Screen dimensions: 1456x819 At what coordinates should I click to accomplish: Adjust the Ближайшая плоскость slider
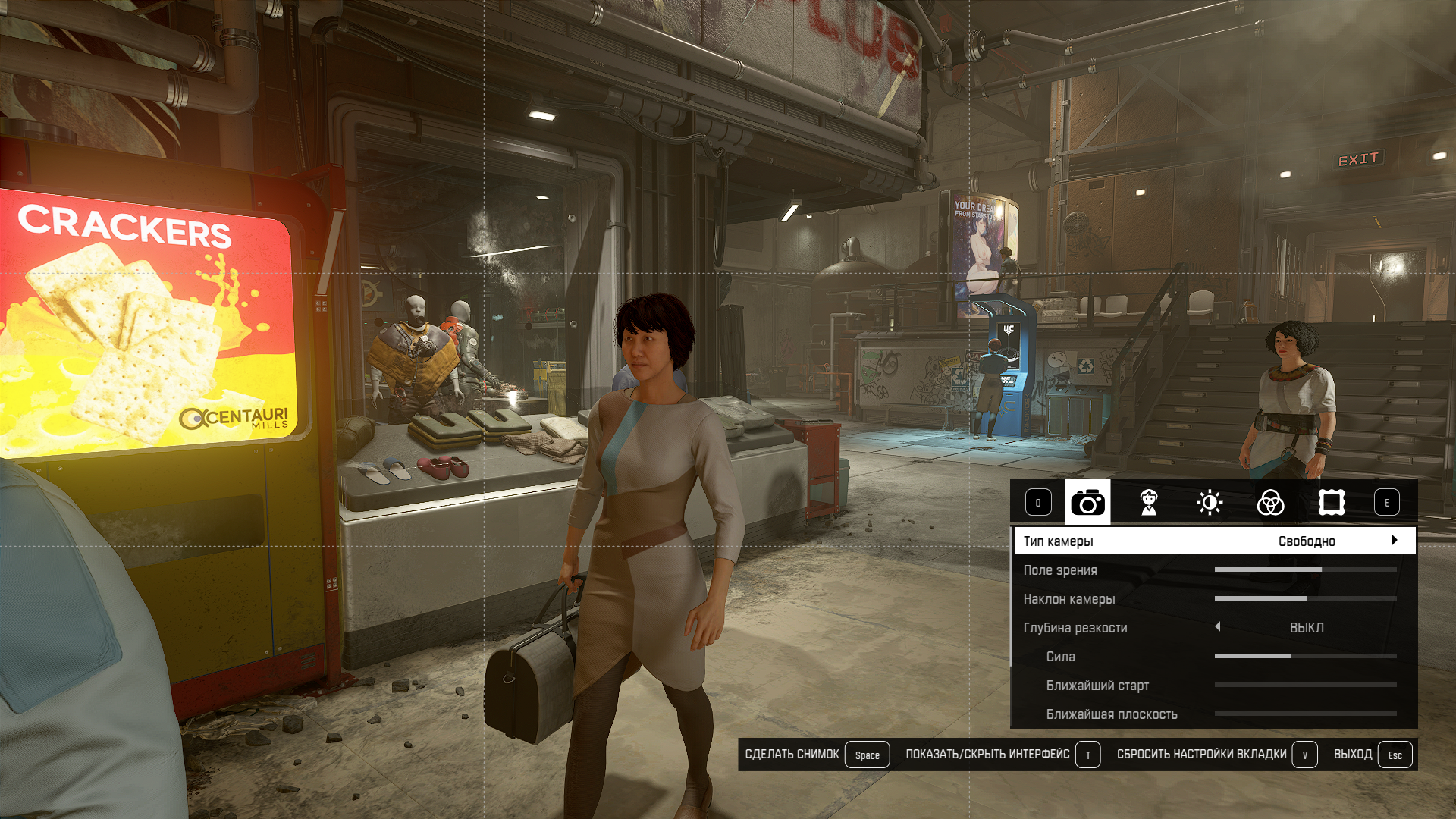click(x=1305, y=714)
